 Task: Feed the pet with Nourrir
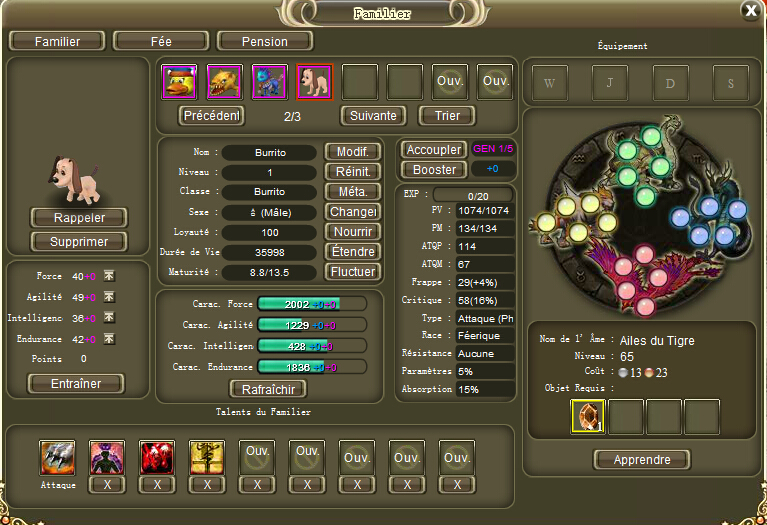click(x=352, y=232)
